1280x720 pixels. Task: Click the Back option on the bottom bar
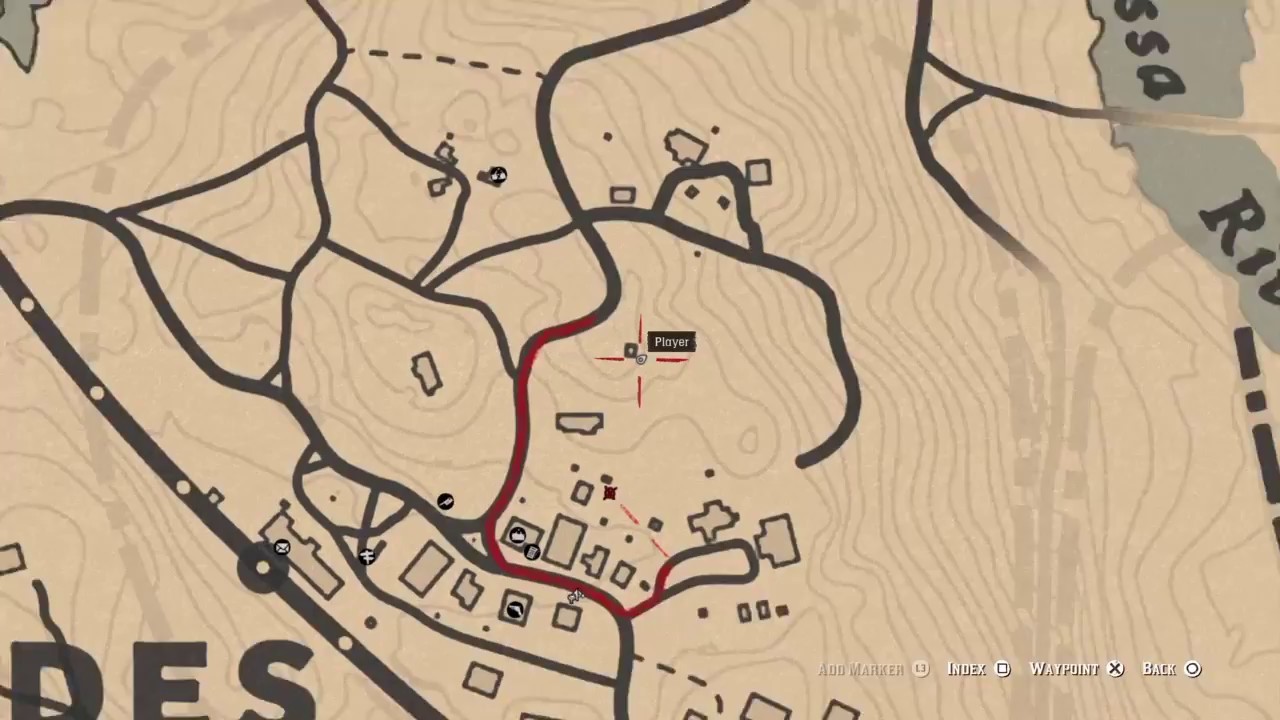tap(1158, 669)
